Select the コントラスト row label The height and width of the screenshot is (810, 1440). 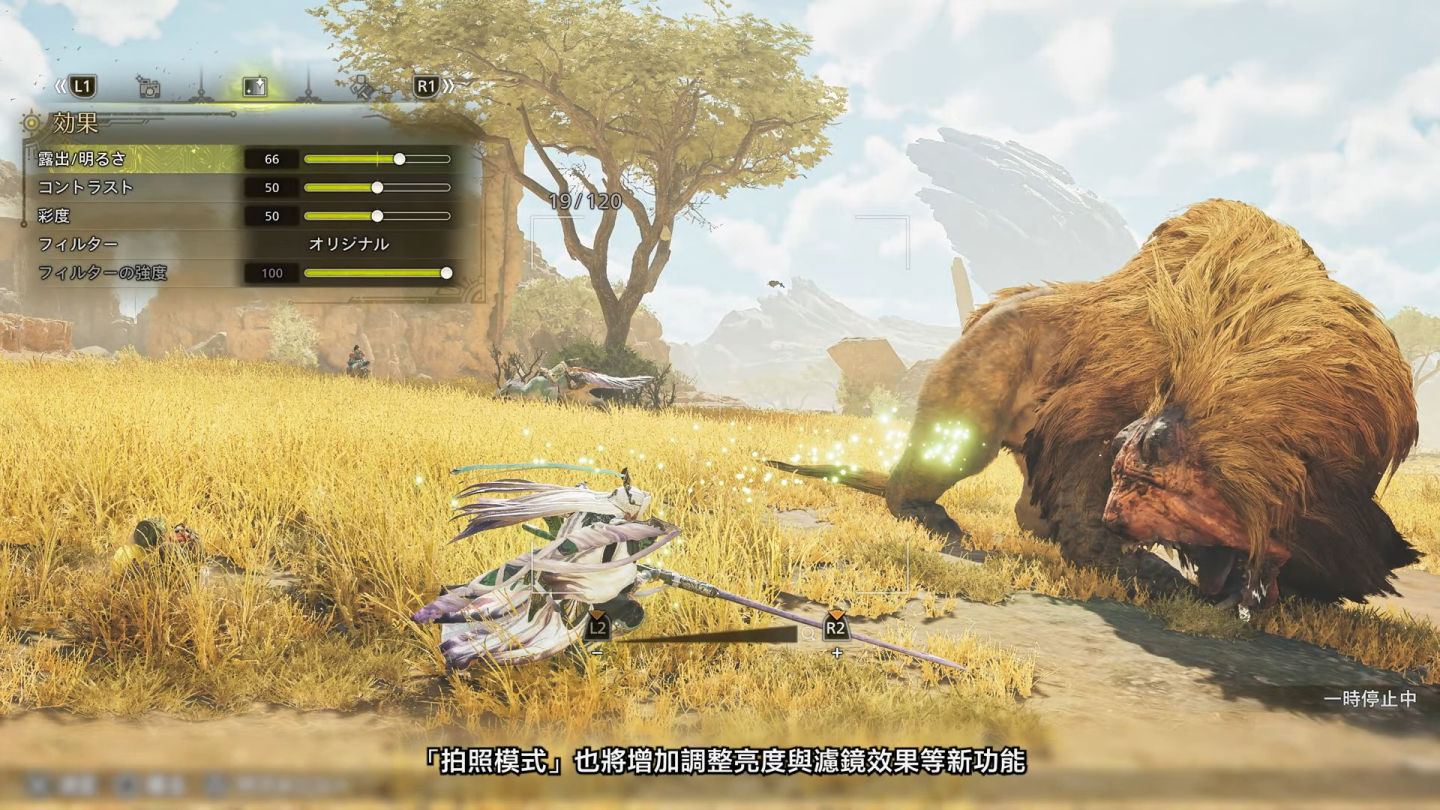(x=85, y=187)
